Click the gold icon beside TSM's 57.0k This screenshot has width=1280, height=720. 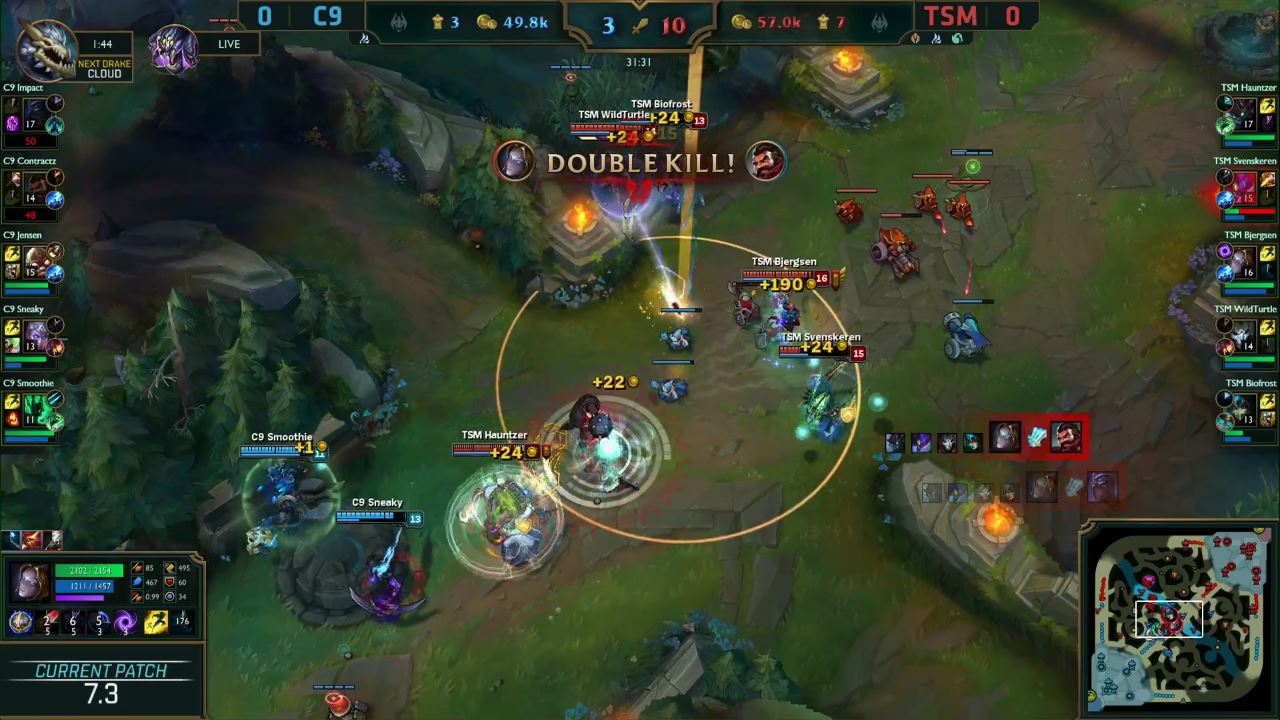click(739, 22)
